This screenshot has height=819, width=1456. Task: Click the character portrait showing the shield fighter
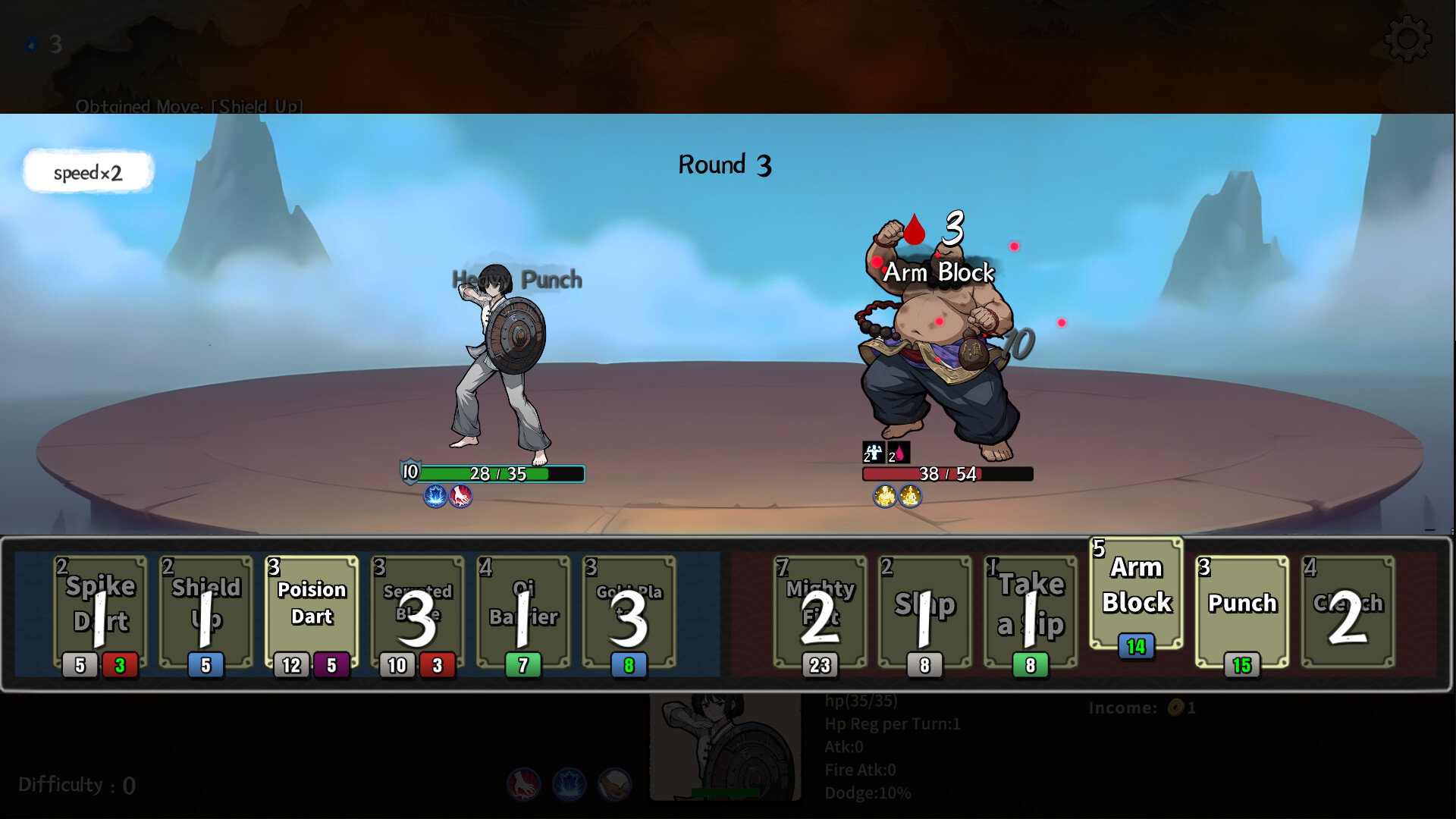coord(726,743)
